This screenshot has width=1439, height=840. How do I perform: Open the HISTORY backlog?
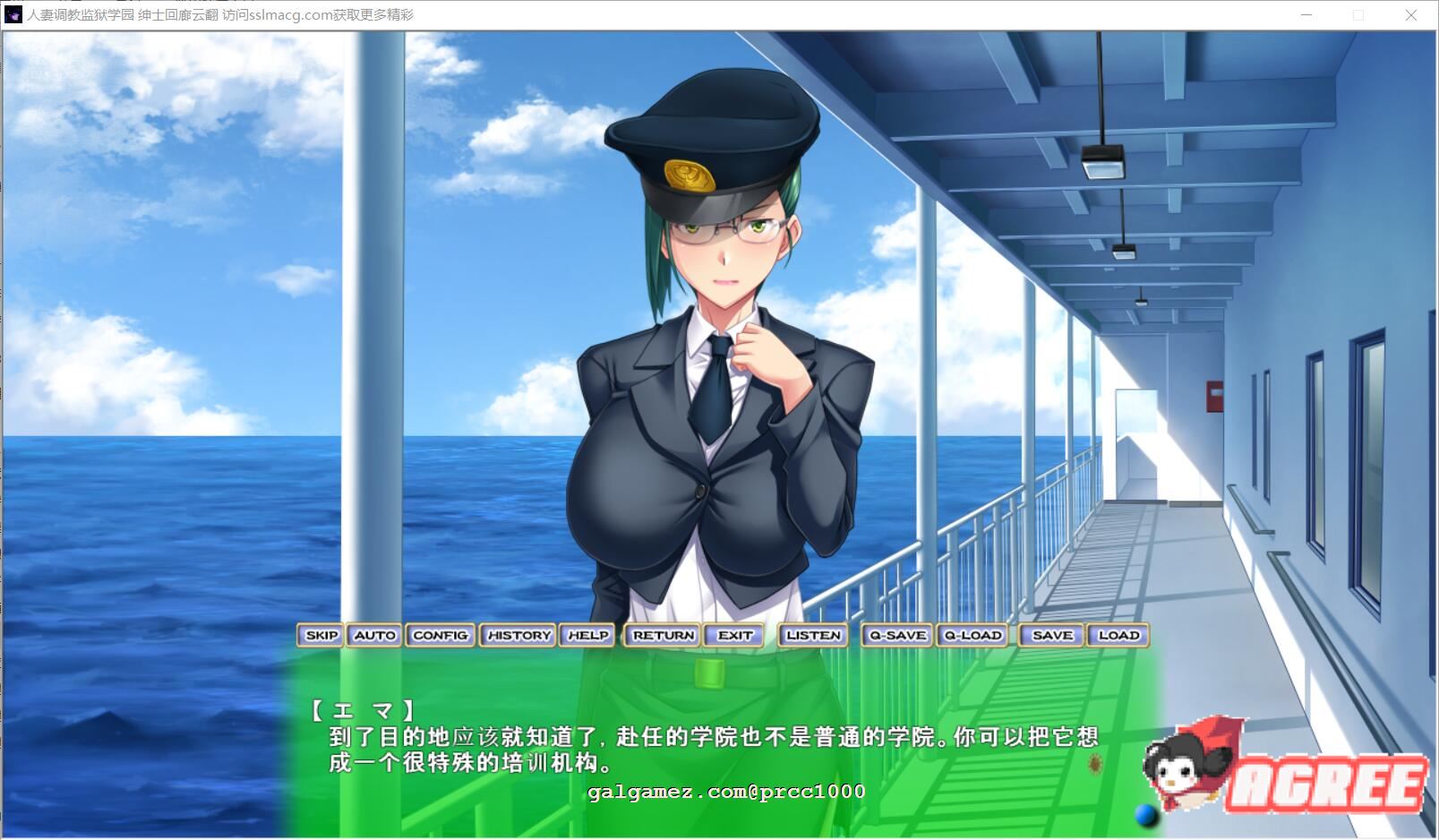[x=518, y=635]
